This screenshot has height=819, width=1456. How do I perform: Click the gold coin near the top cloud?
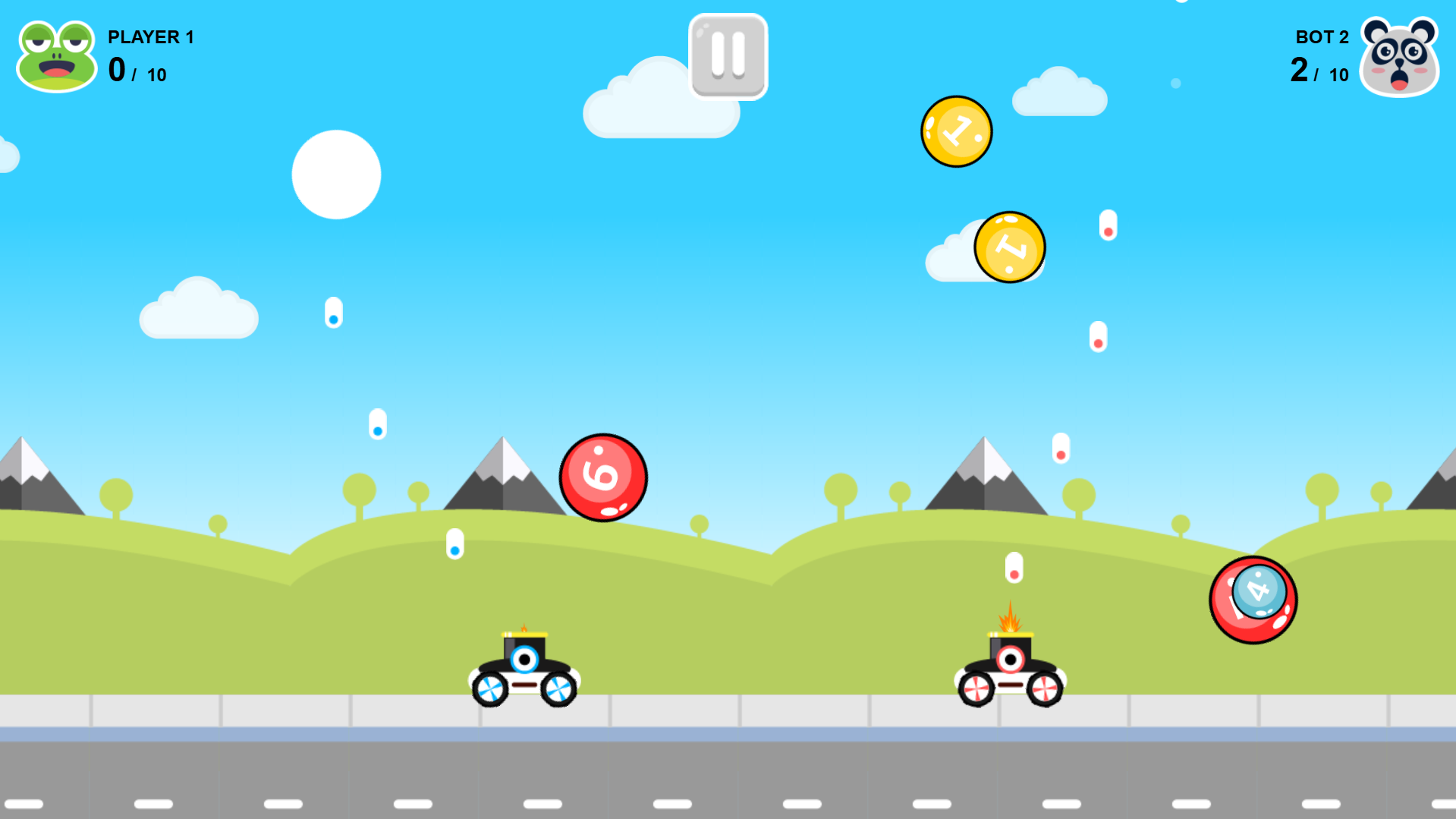coord(955,131)
